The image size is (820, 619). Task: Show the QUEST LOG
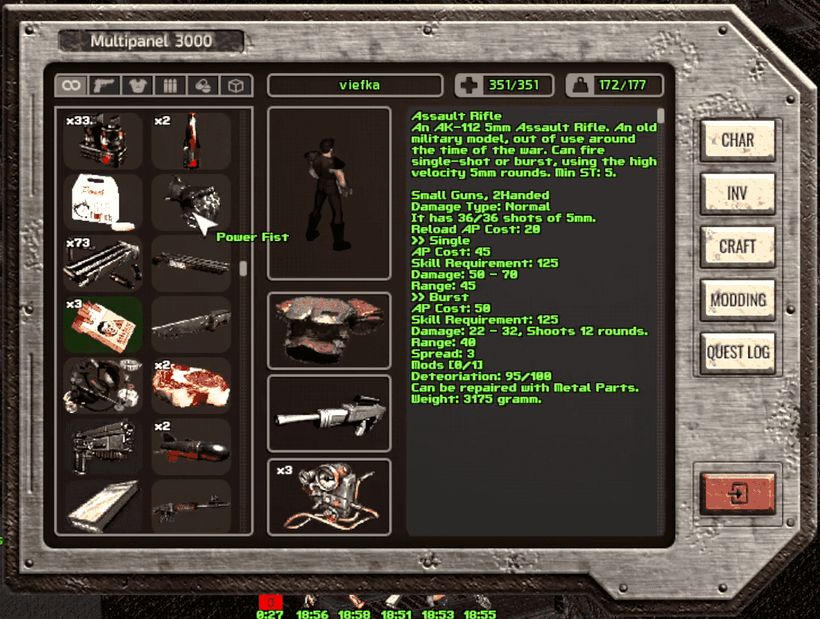(x=738, y=352)
